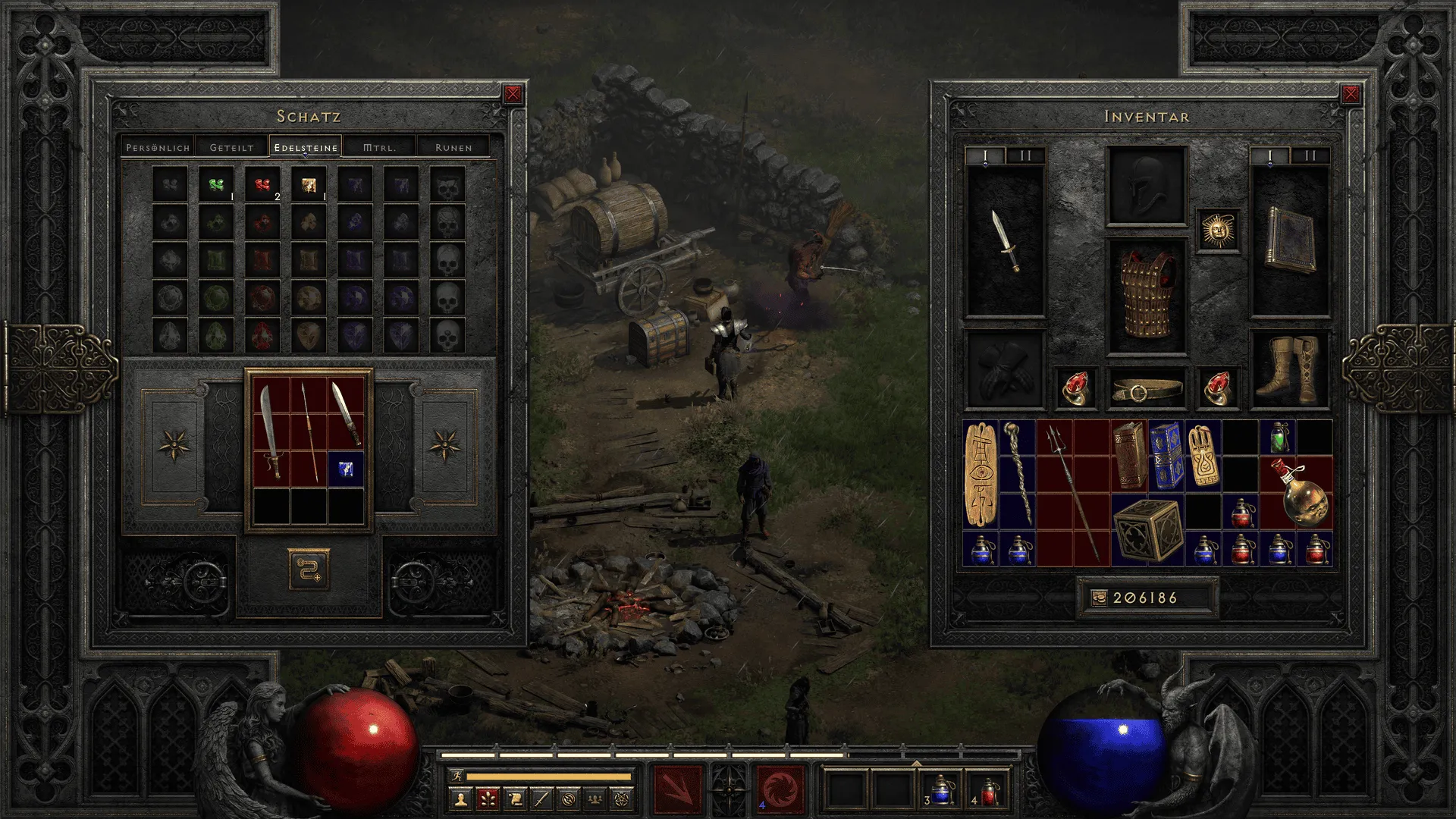Select the equipped belt
This screenshot has height=819, width=1456.
1147,390
